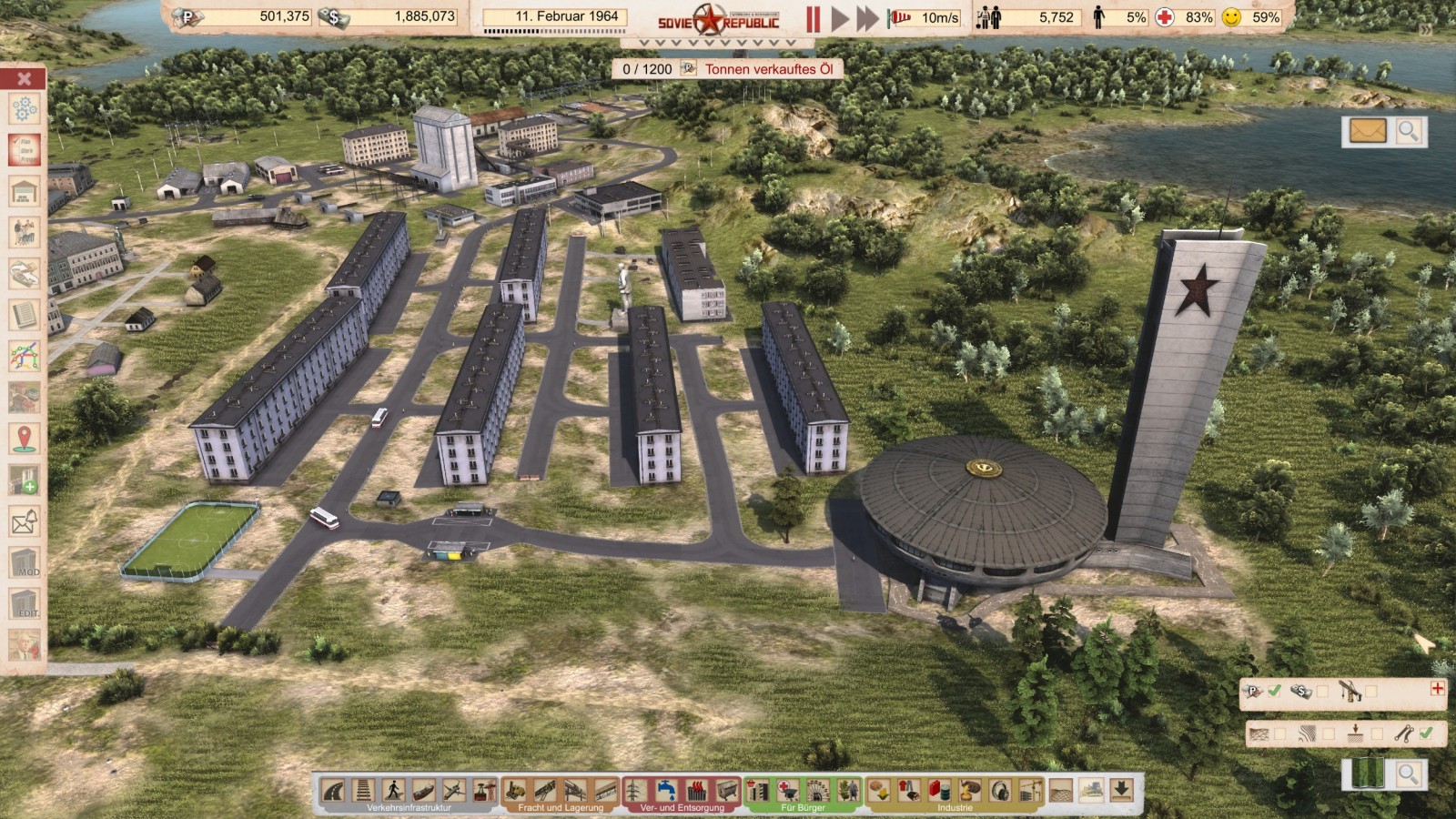Pause the game simulation
1456x819 pixels.
click(813, 18)
